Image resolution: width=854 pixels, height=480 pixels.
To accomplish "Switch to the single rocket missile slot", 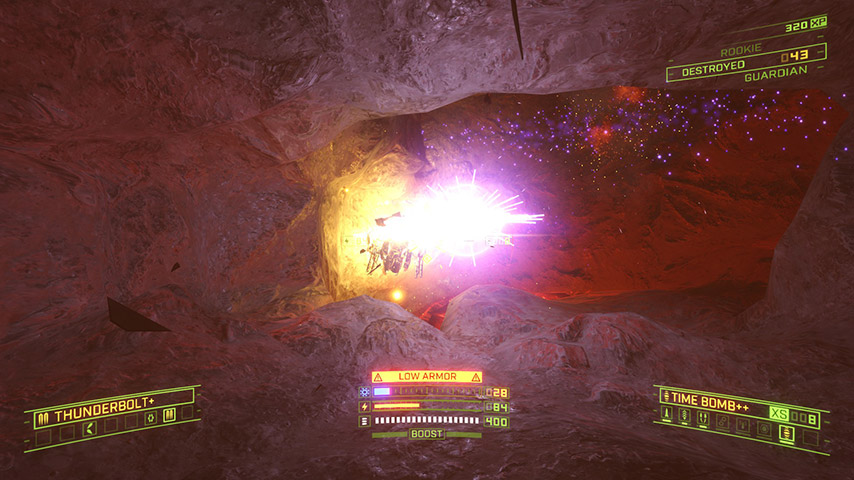I will tap(667, 413).
